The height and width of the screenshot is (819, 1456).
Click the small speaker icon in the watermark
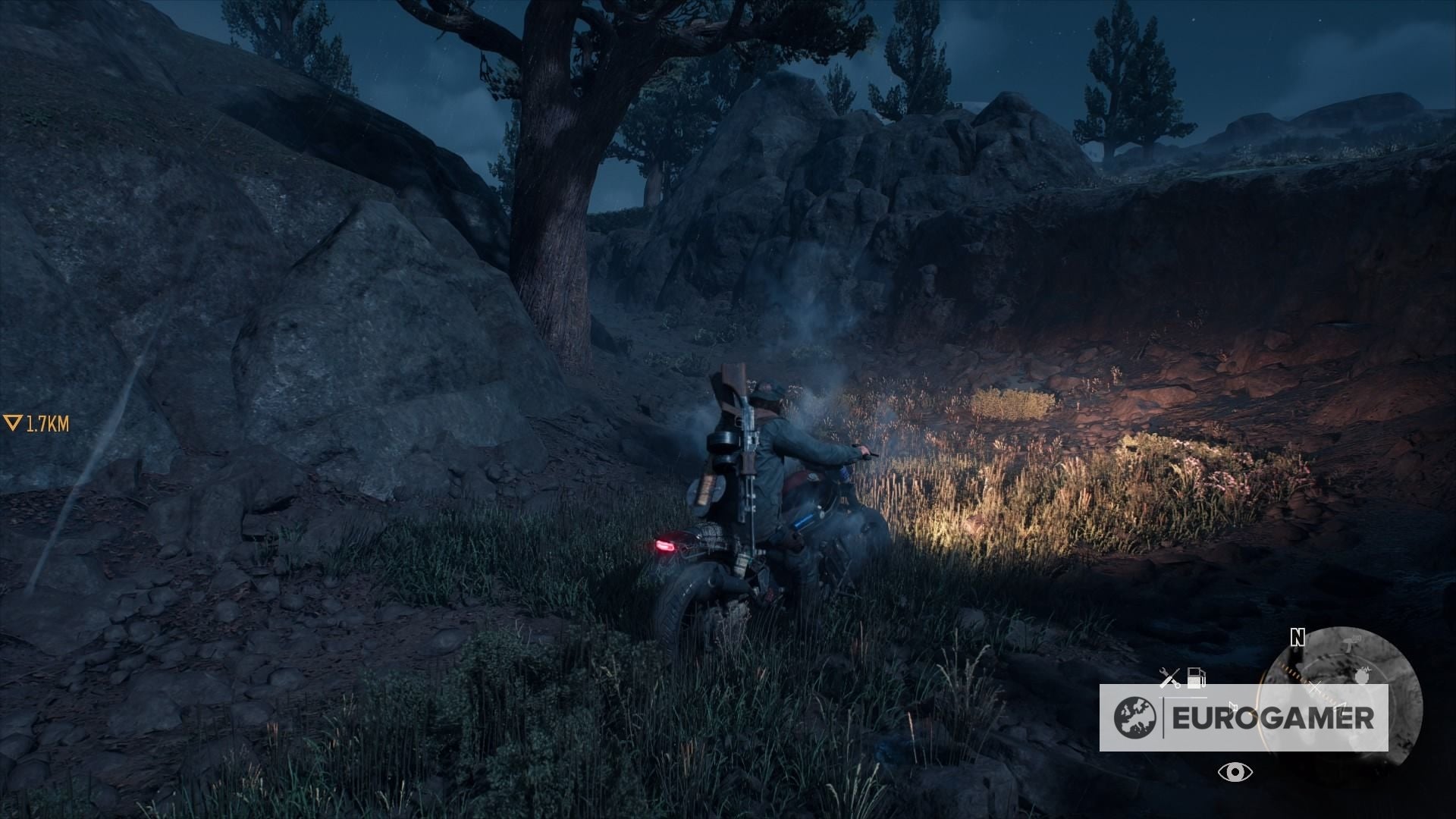pos(1233,705)
